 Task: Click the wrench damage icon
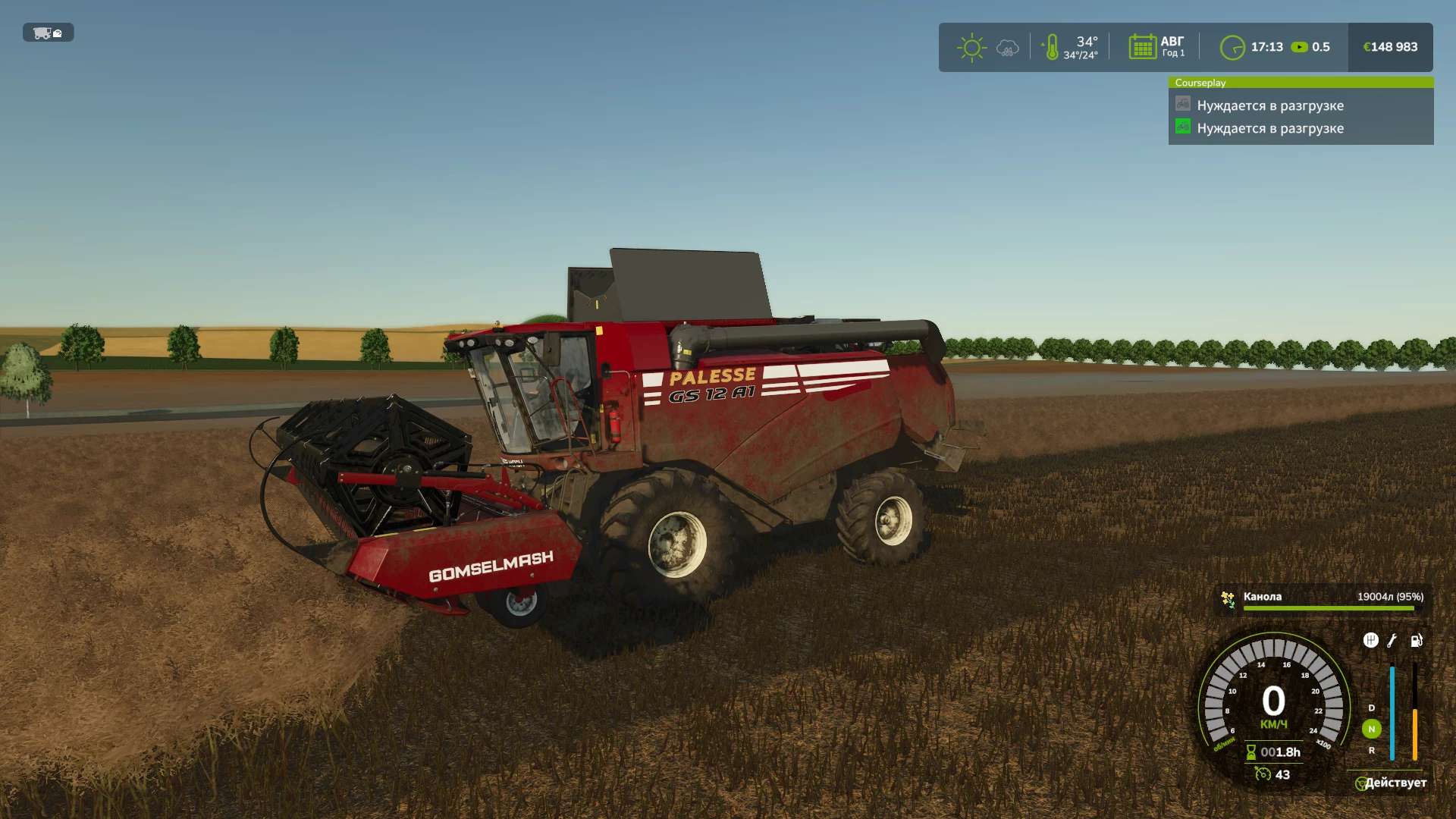point(1392,641)
